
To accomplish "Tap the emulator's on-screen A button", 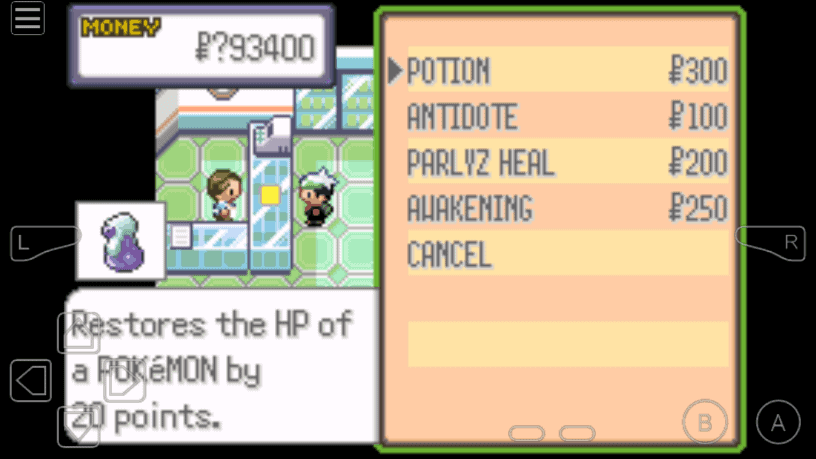I will [x=777, y=422].
